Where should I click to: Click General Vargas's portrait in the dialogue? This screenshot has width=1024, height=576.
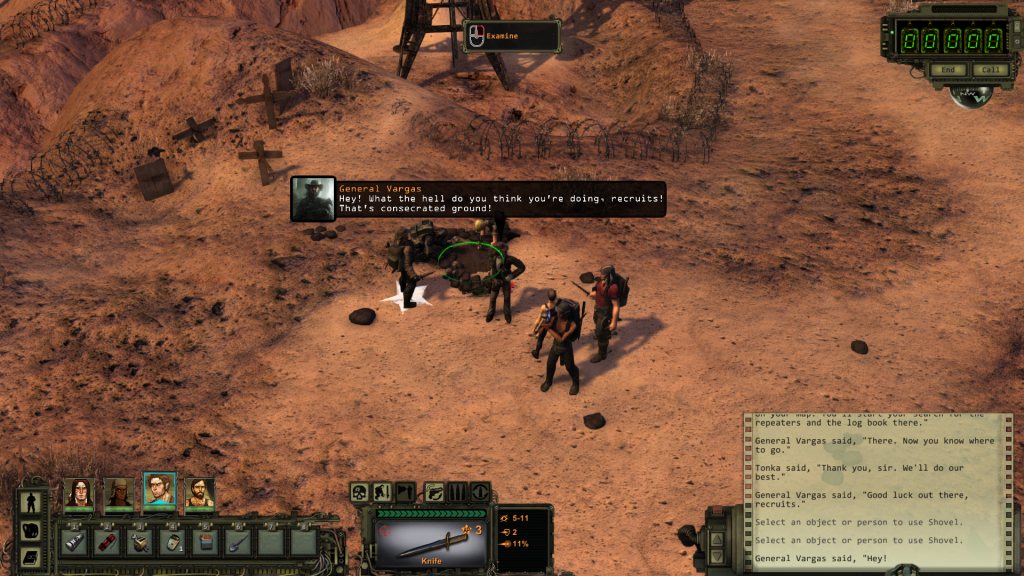point(312,198)
